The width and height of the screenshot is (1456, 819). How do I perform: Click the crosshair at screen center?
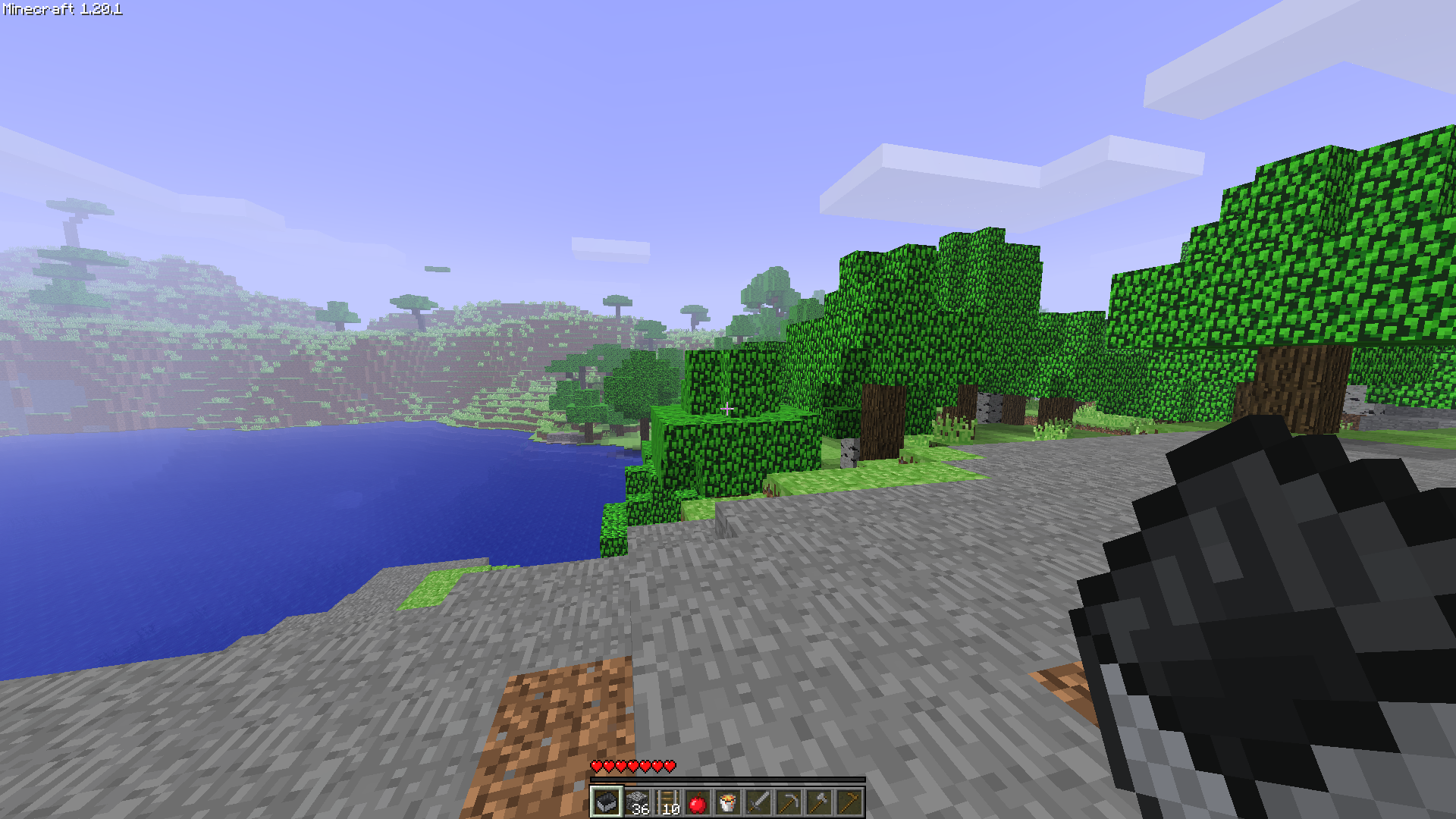pyautogui.click(x=728, y=409)
